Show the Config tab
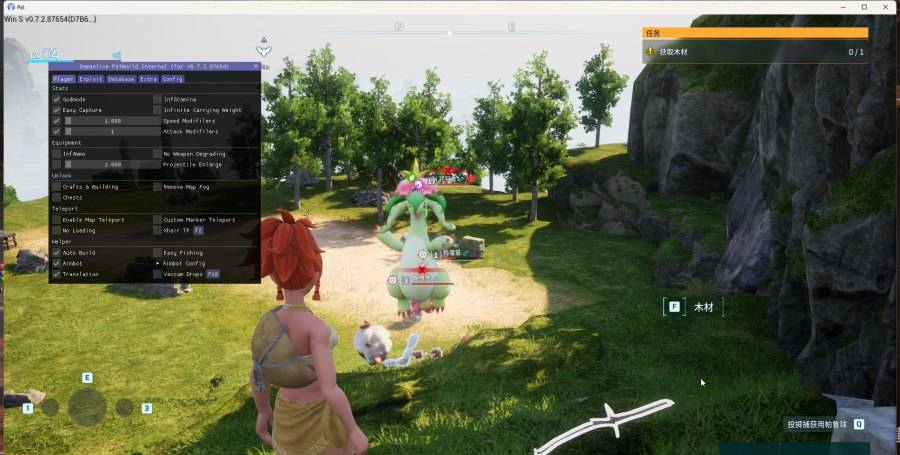 pos(173,78)
